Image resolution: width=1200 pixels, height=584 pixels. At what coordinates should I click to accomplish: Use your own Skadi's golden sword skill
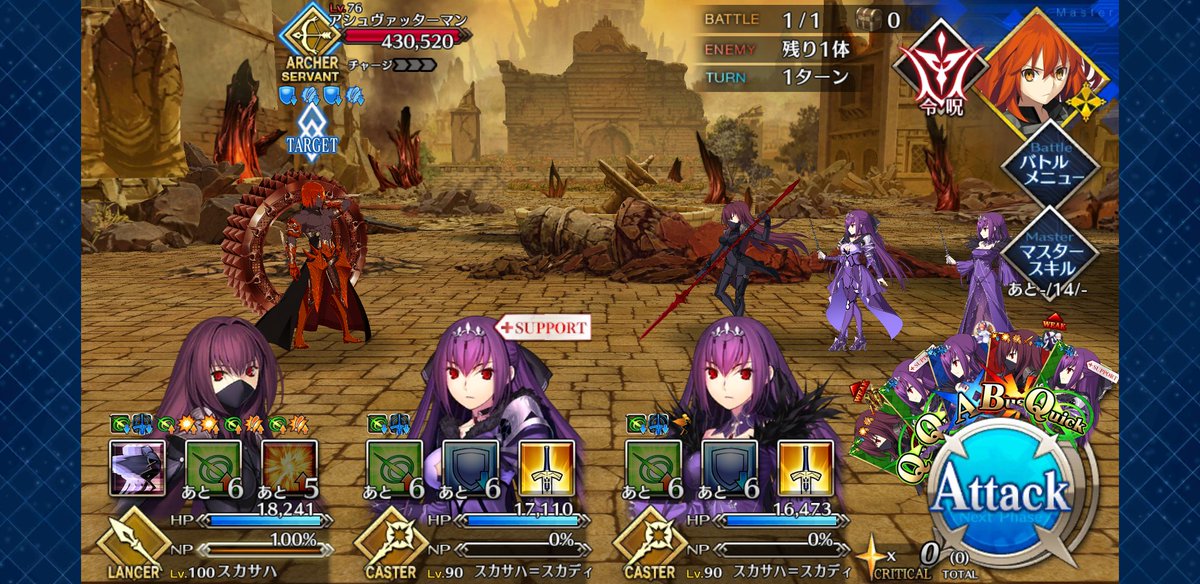(806, 469)
